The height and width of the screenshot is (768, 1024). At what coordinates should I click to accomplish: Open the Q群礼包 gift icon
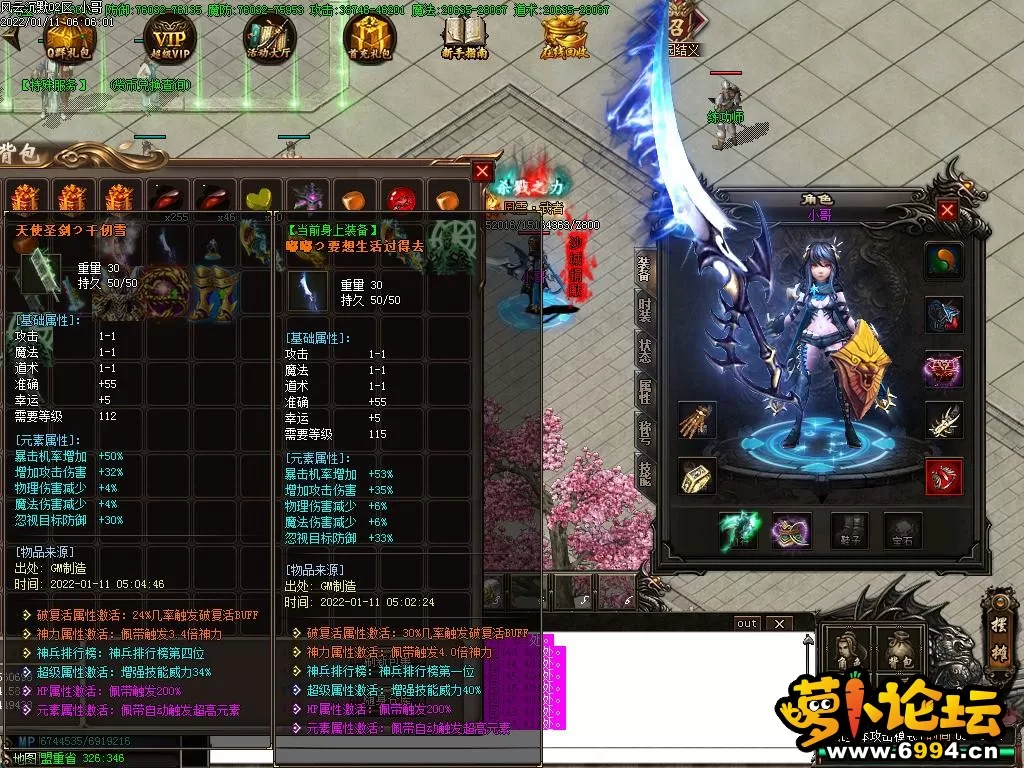pyautogui.click(x=69, y=39)
